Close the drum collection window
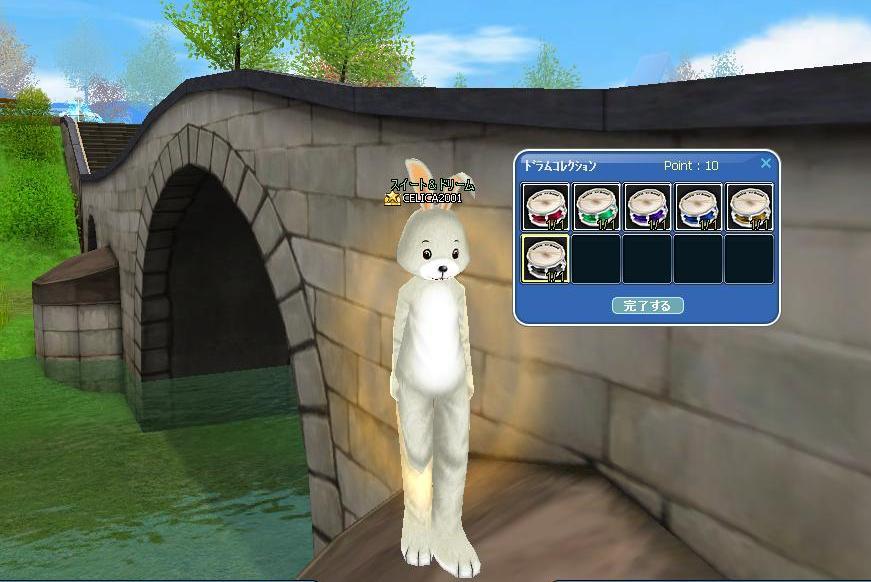Image resolution: width=871 pixels, height=582 pixels. pyautogui.click(x=766, y=164)
